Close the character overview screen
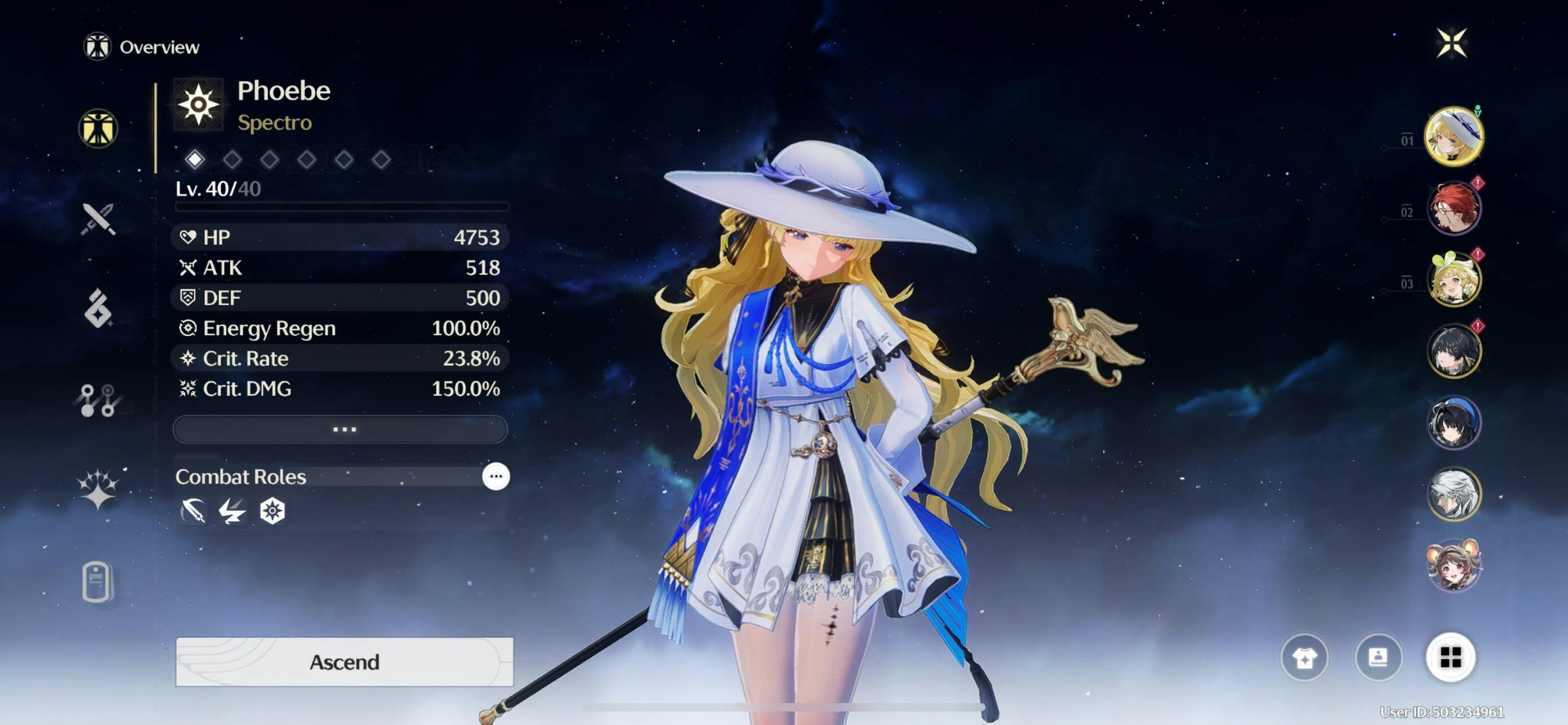 click(1451, 42)
